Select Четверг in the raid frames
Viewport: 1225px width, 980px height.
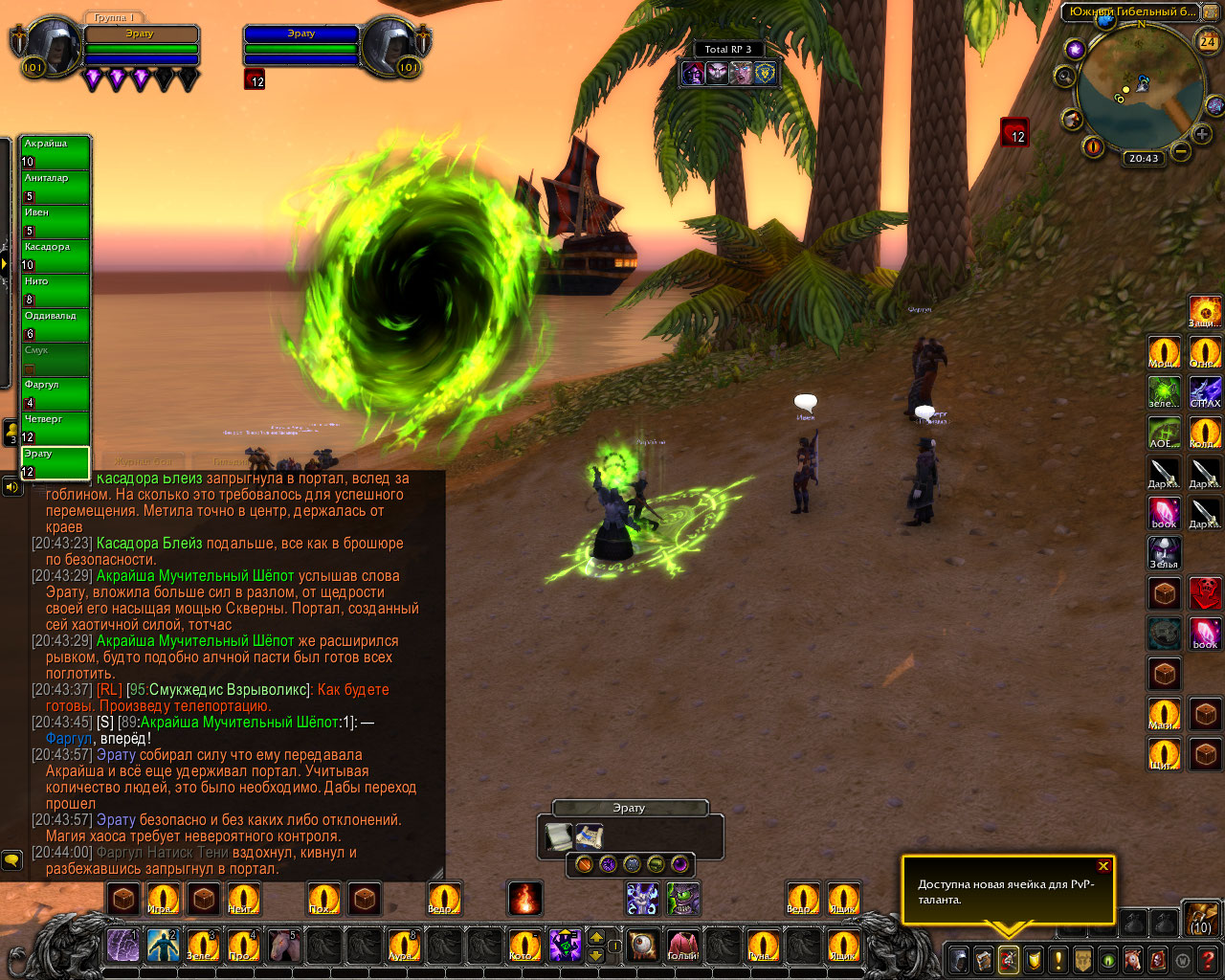point(56,428)
